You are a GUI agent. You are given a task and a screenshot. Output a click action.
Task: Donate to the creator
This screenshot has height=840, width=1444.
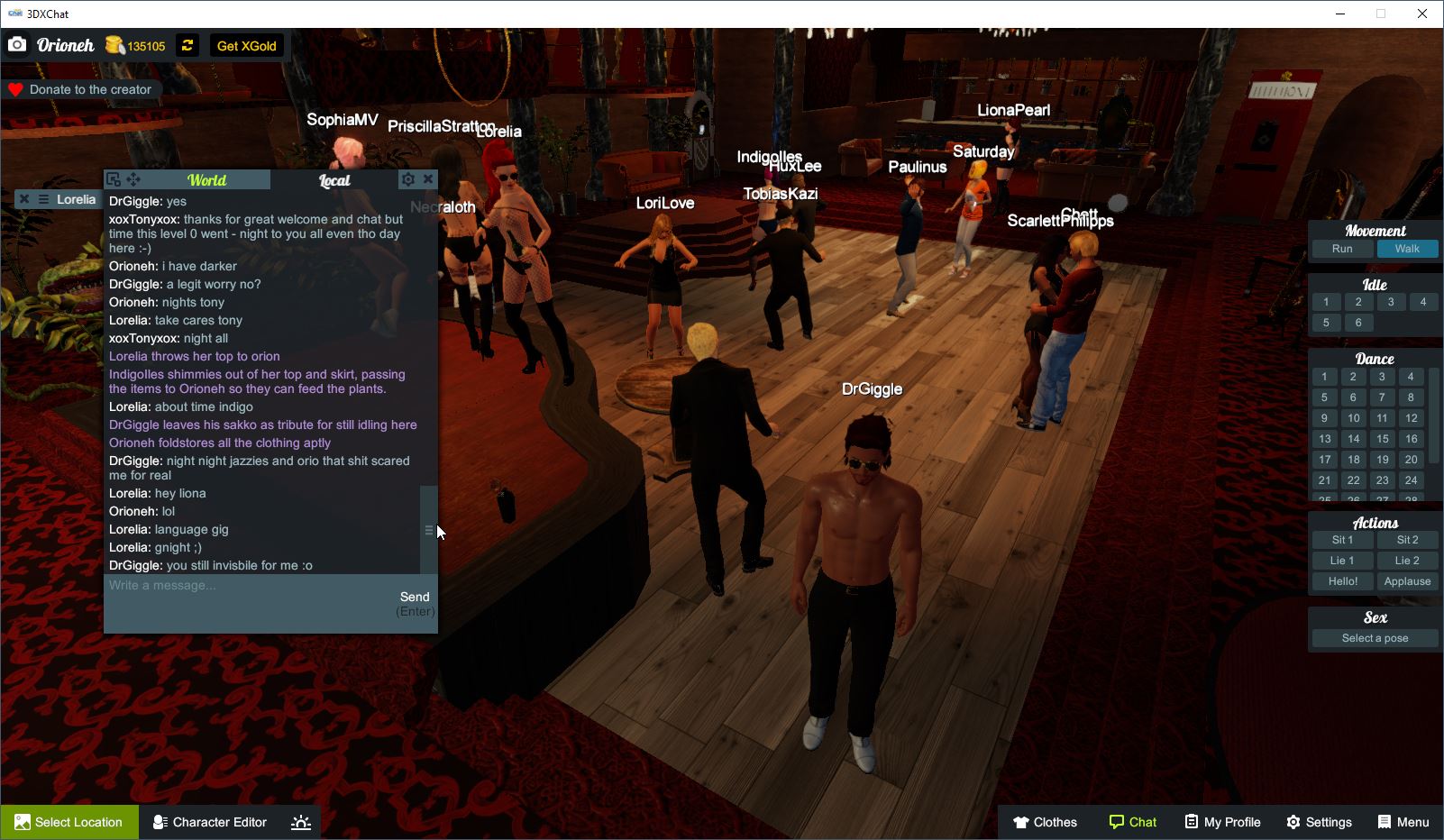pyautogui.click(x=83, y=89)
